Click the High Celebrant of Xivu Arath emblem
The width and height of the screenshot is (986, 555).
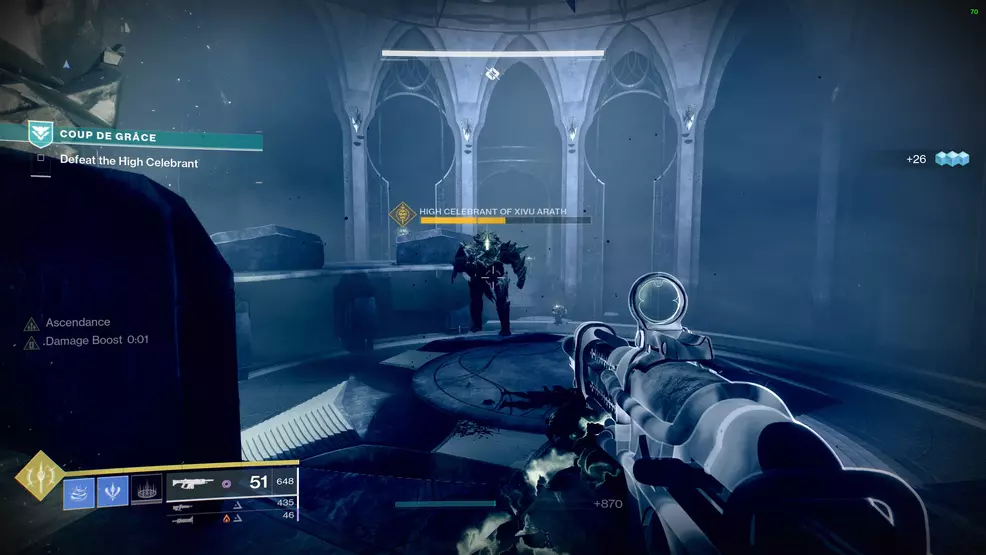click(403, 214)
